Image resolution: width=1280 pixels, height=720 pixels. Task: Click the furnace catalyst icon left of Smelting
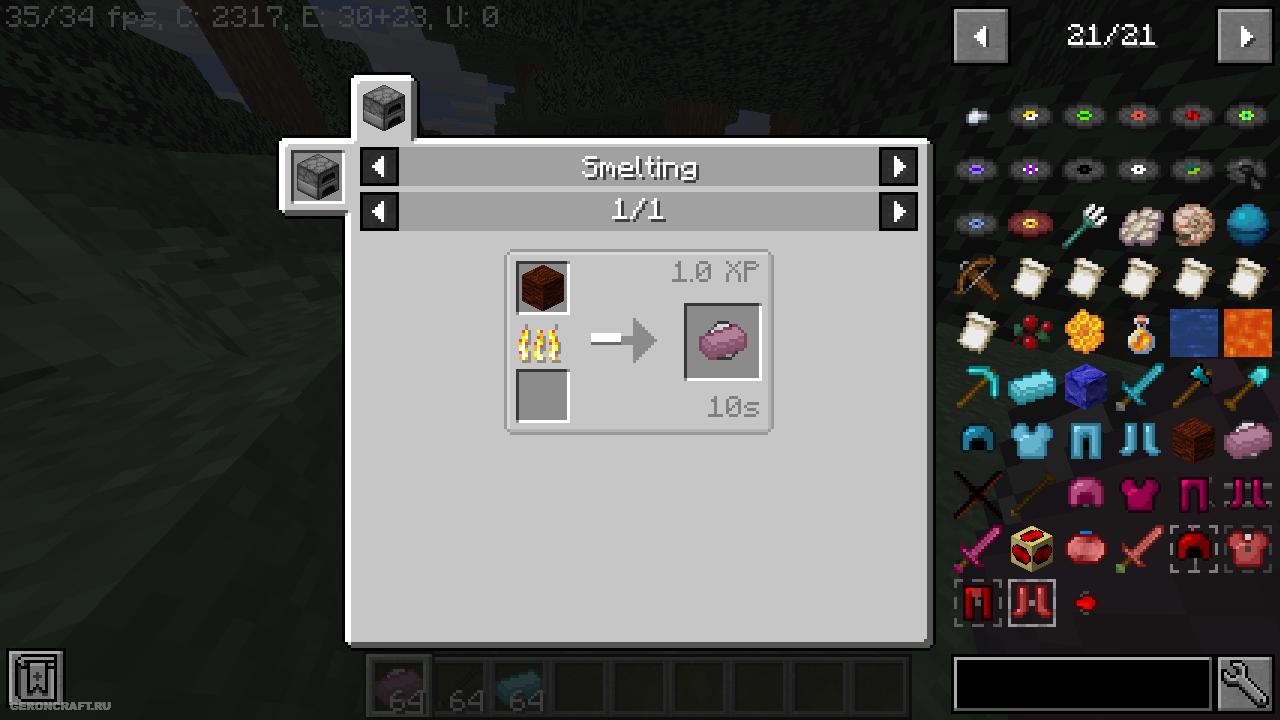tap(316, 177)
